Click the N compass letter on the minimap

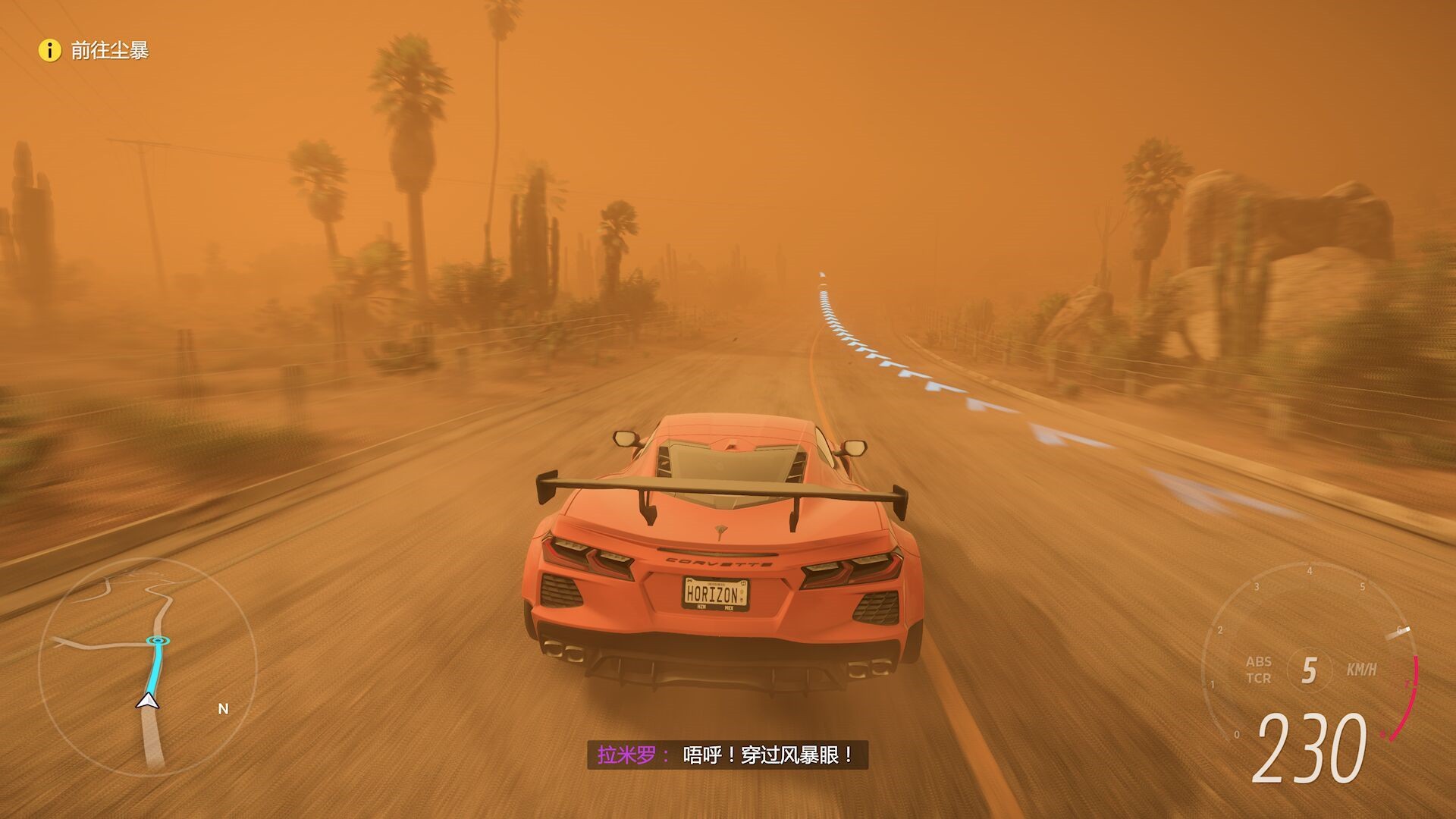coord(221,709)
